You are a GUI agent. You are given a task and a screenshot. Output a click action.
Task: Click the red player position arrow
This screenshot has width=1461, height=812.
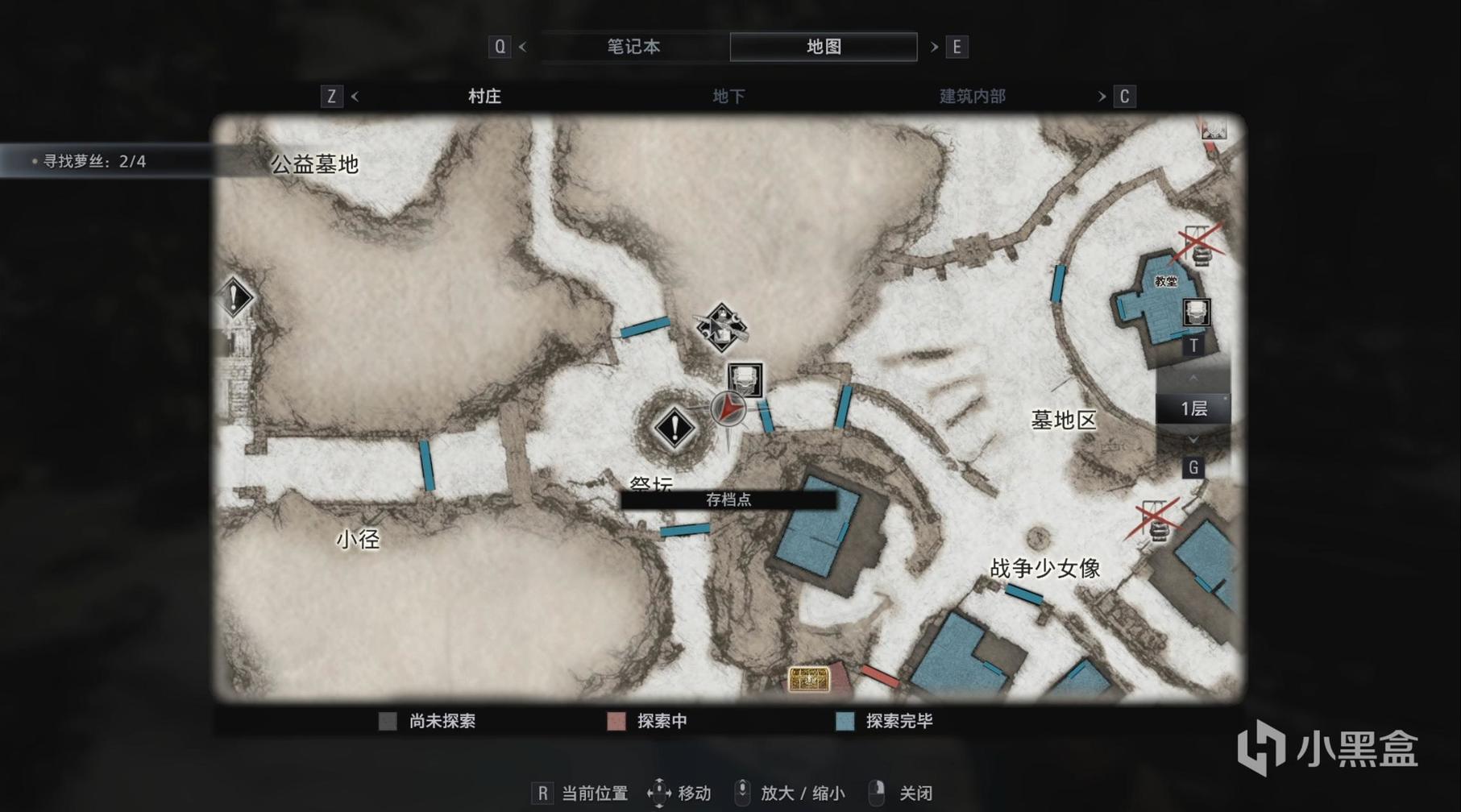(728, 408)
